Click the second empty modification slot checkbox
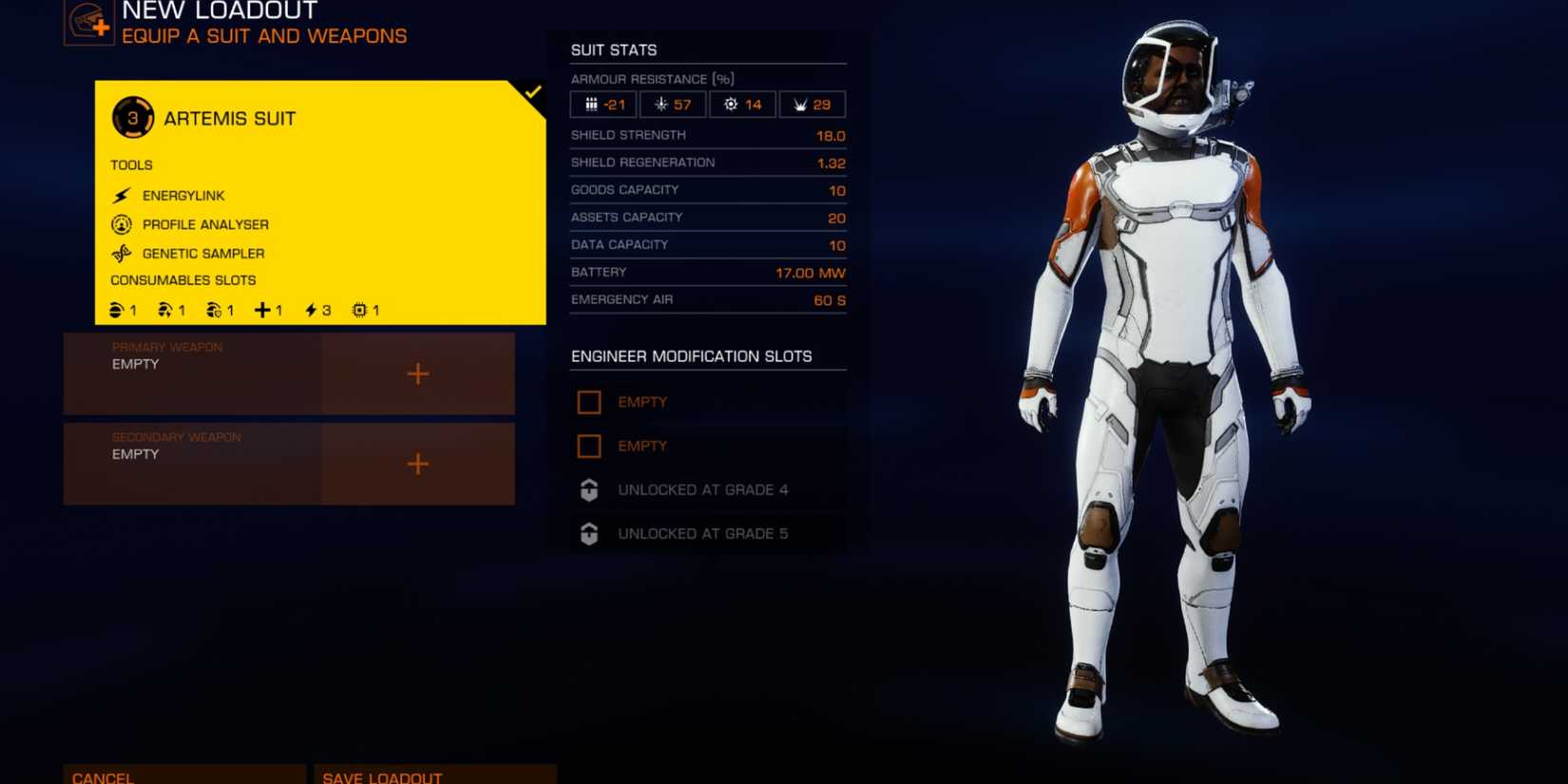Image resolution: width=1568 pixels, height=784 pixels. pyautogui.click(x=589, y=446)
